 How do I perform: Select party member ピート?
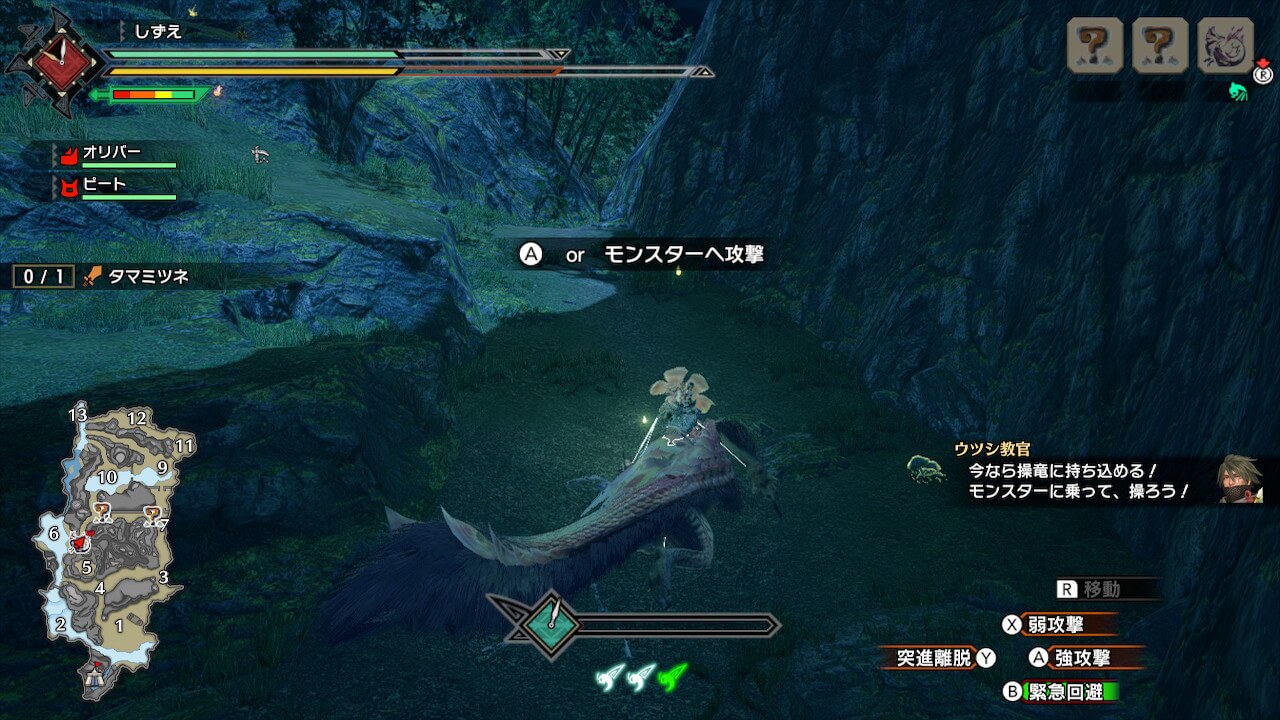[x=104, y=185]
